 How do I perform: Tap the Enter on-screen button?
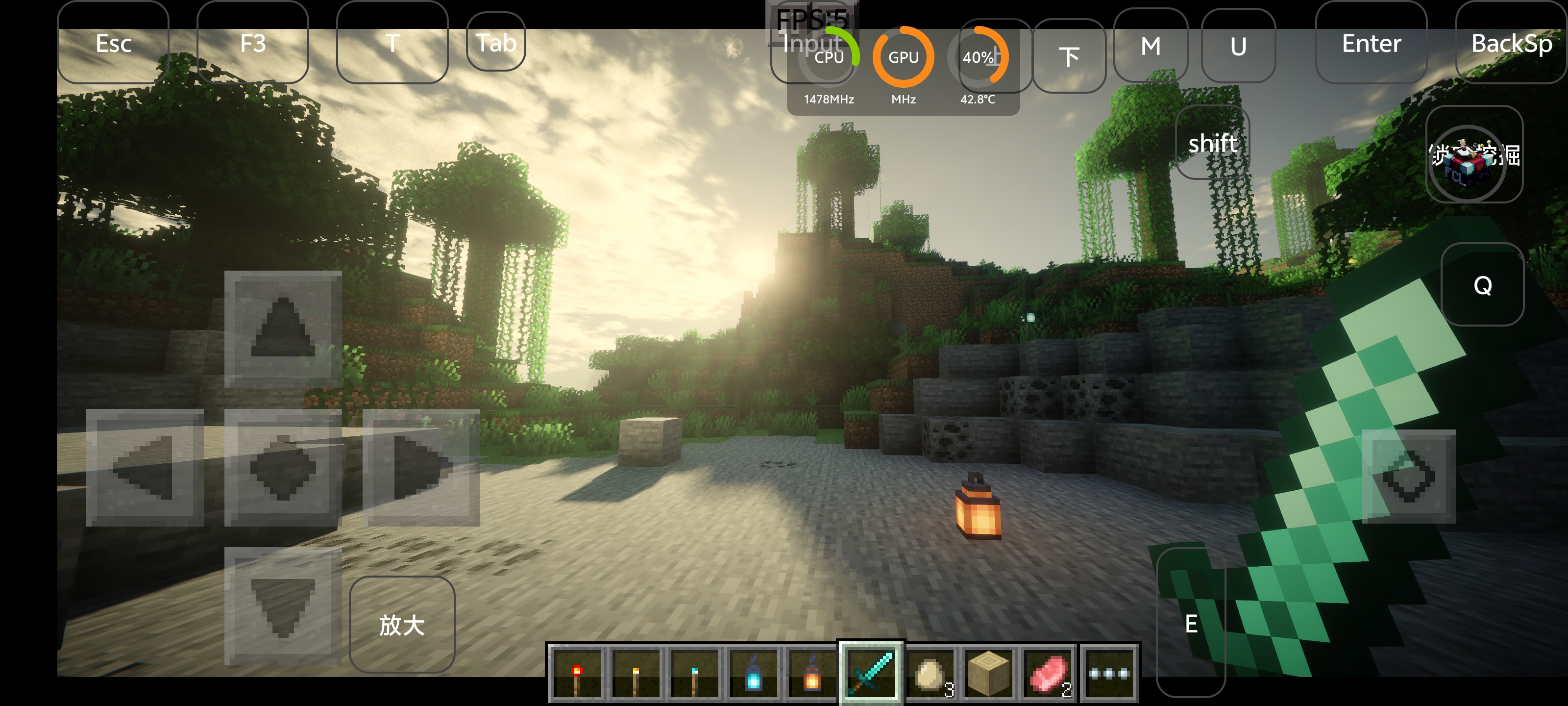click(1371, 44)
